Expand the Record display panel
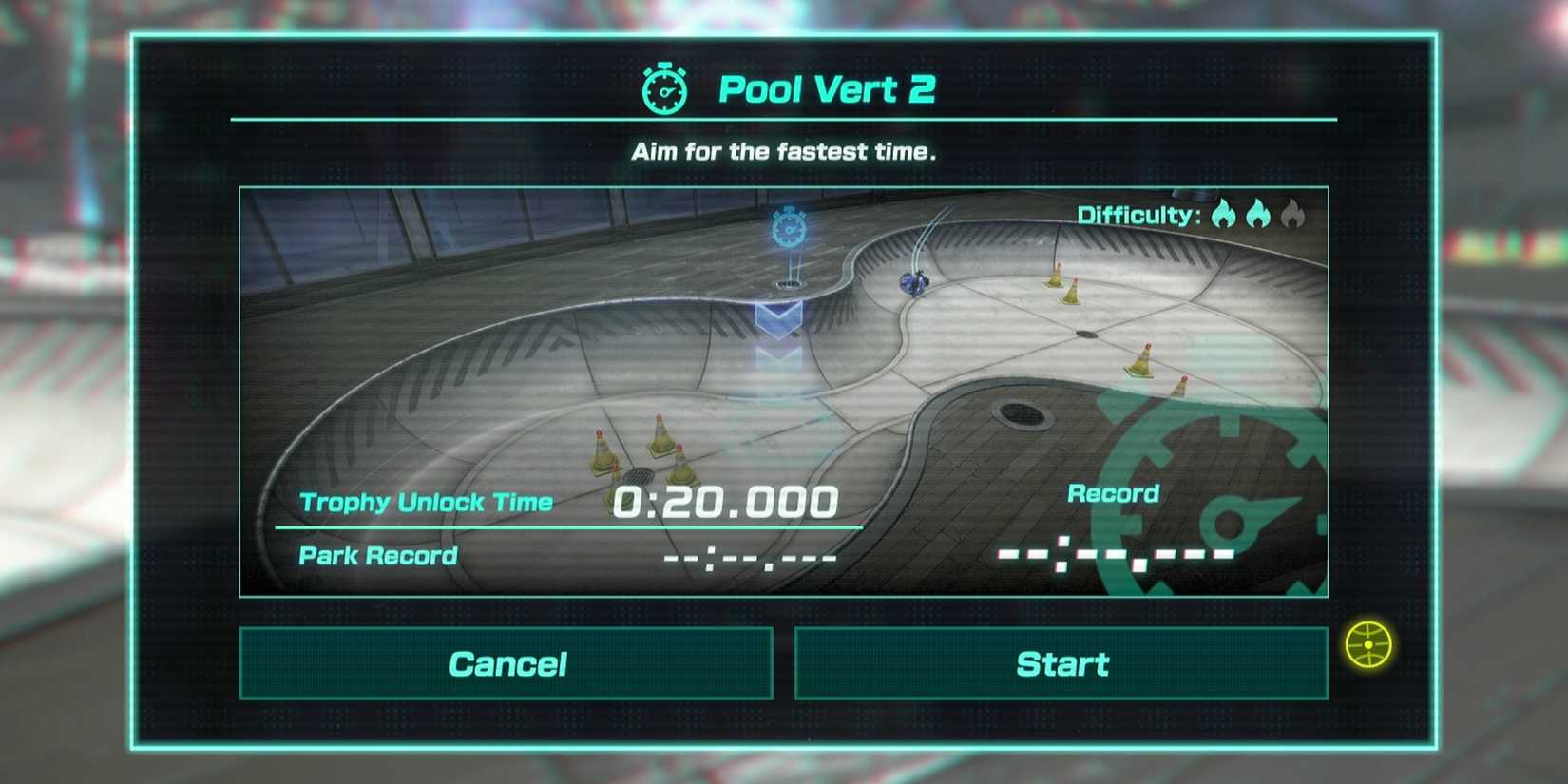 coord(1112,494)
